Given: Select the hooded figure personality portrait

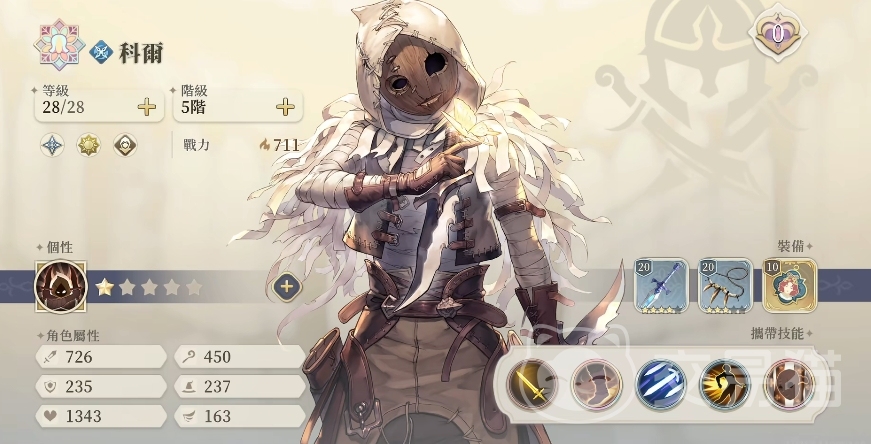Looking at the screenshot, I should click(x=60, y=286).
